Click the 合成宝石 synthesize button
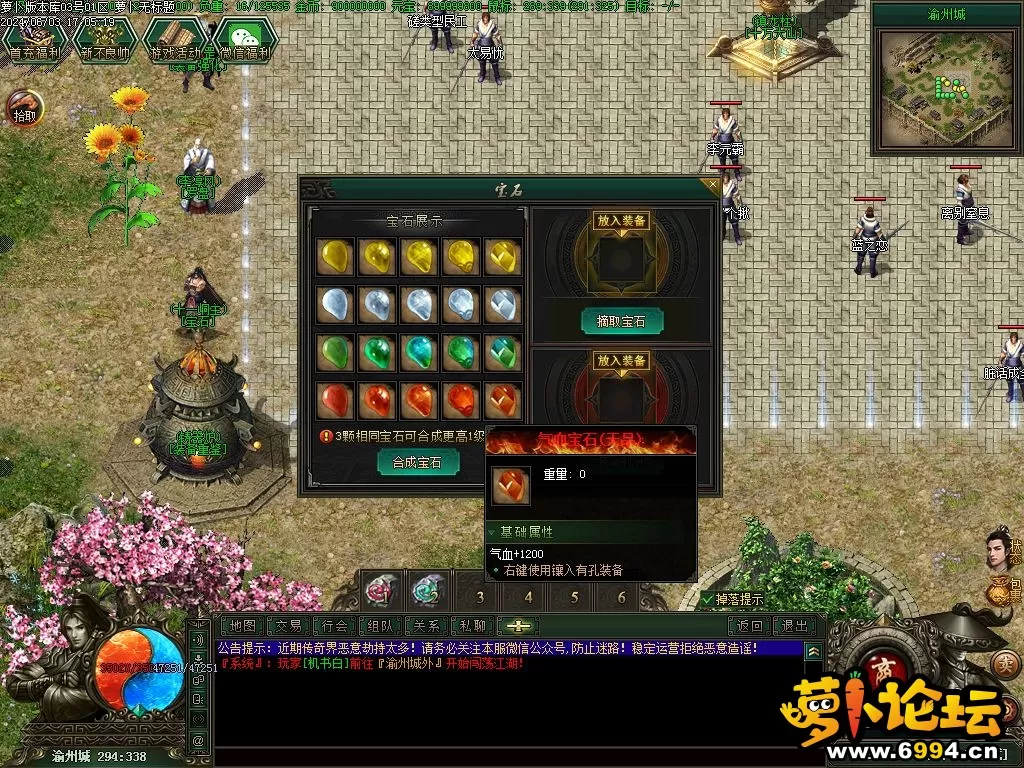Viewport: 1024px width, 768px height. (x=418, y=462)
